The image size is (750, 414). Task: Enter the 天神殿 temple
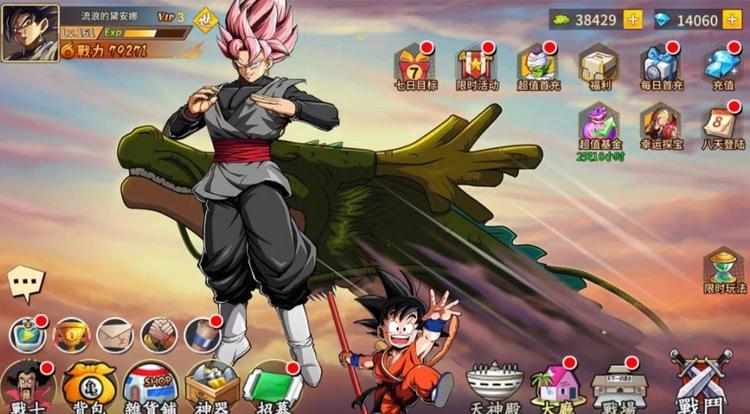tap(495, 387)
